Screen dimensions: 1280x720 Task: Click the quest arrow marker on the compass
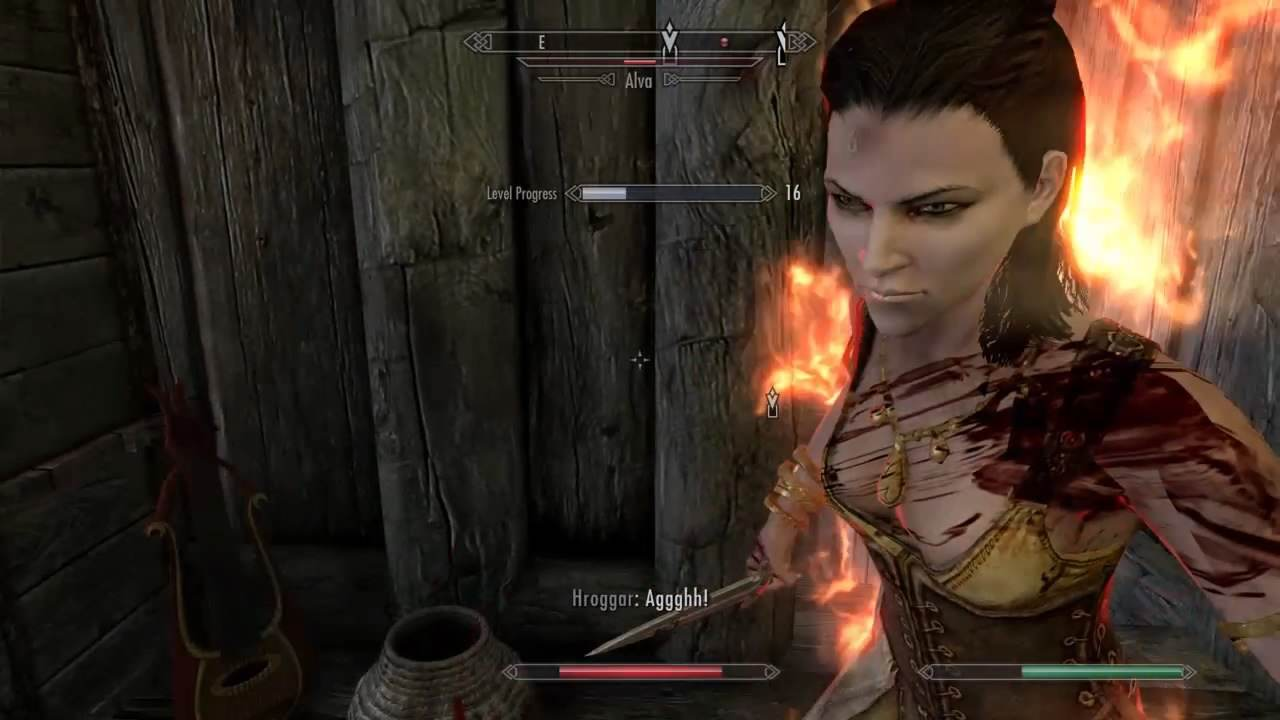click(x=669, y=39)
